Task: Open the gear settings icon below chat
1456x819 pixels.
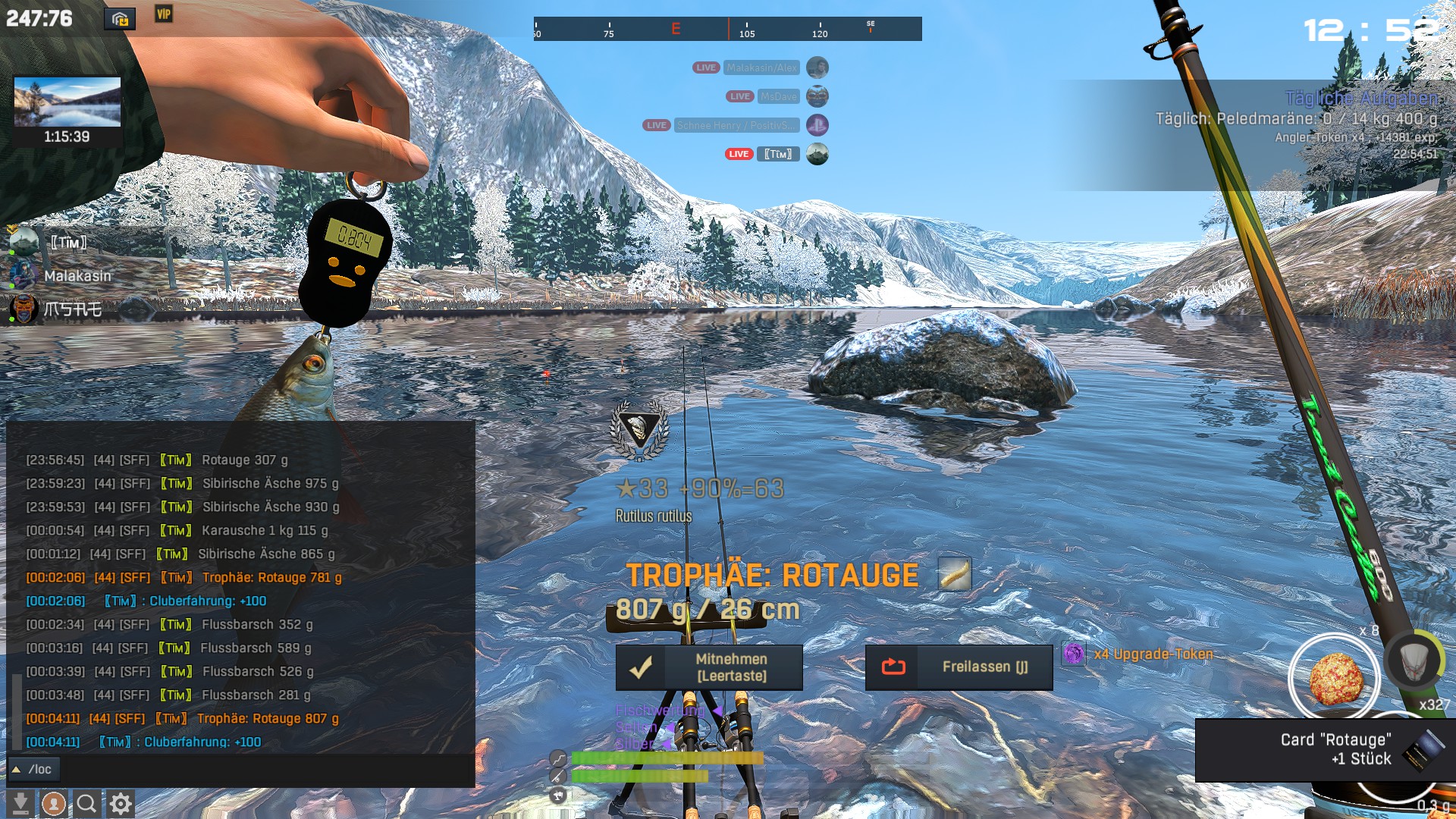Action: click(121, 803)
